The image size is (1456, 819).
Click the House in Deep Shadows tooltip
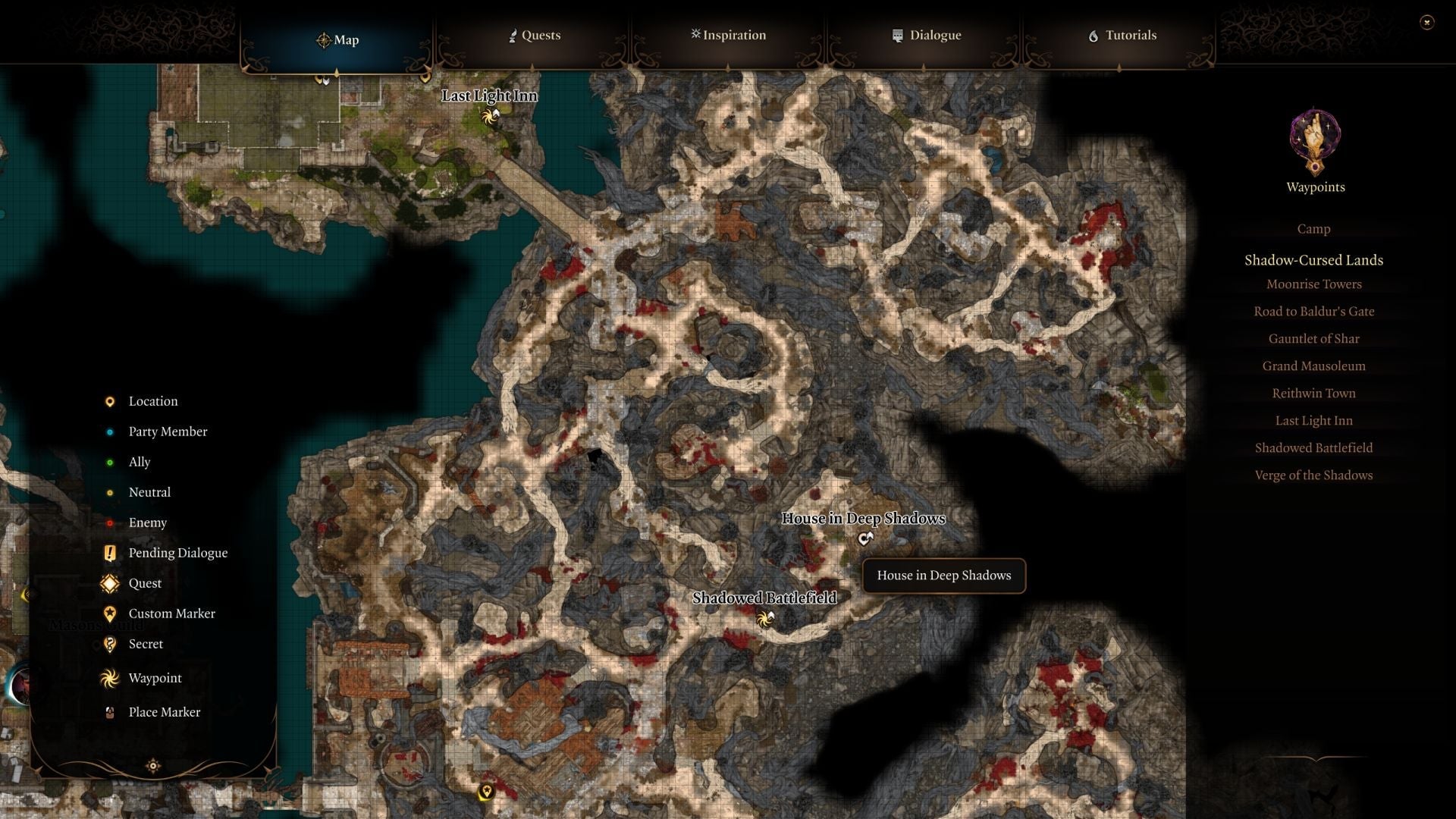[943, 576]
